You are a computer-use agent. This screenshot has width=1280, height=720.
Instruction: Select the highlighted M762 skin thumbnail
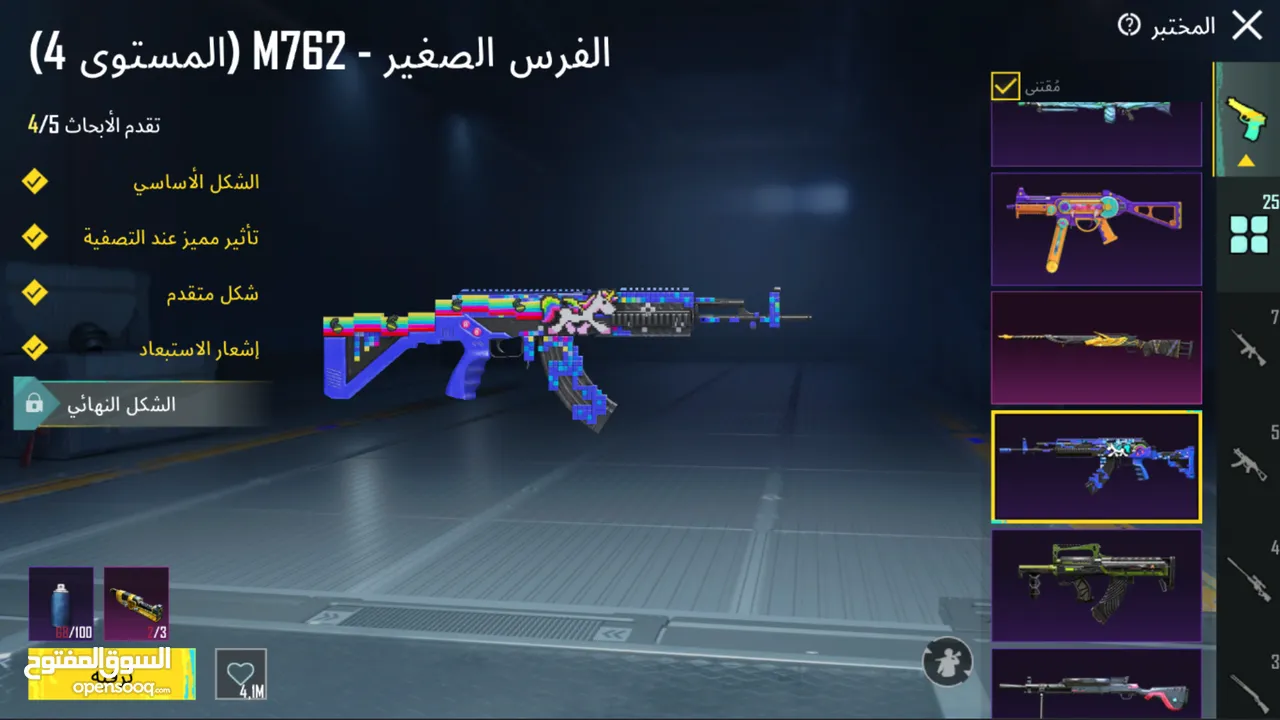tap(1096, 467)
